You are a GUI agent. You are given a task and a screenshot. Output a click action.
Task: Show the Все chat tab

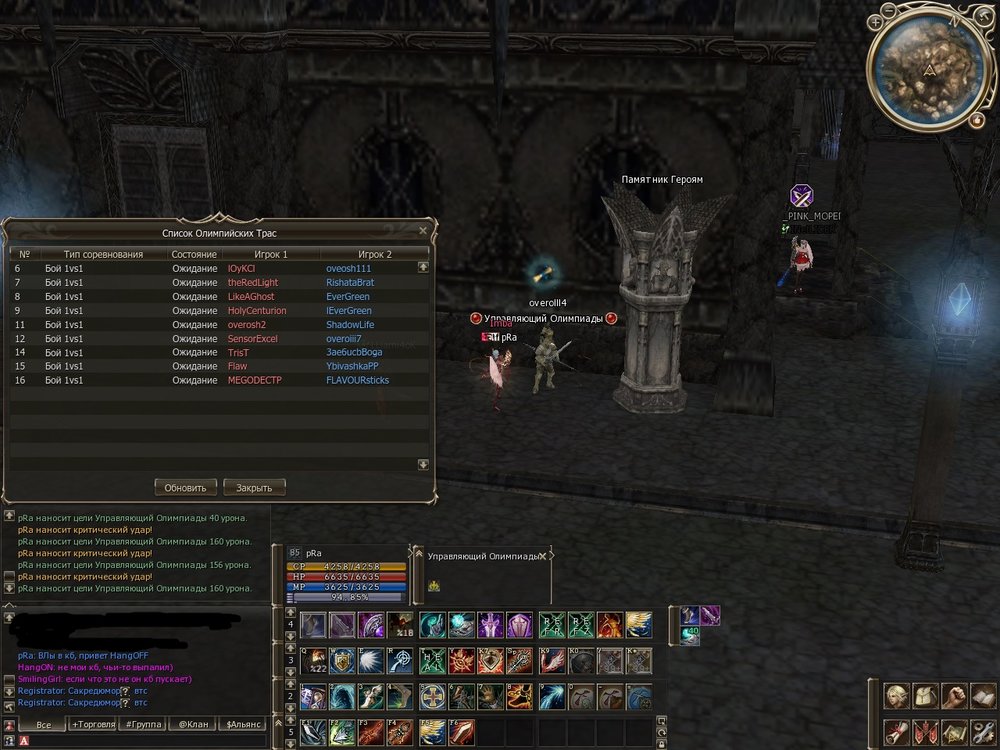pos(43,725)
